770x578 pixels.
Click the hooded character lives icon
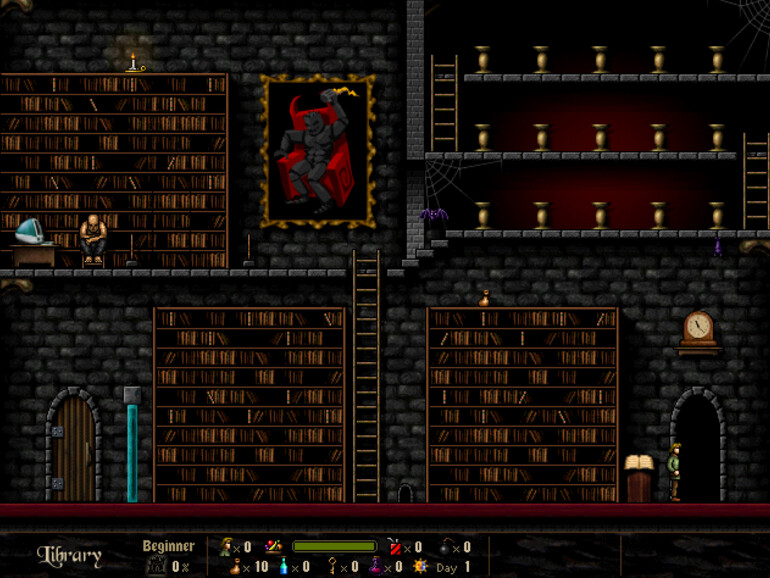[225, 547]
